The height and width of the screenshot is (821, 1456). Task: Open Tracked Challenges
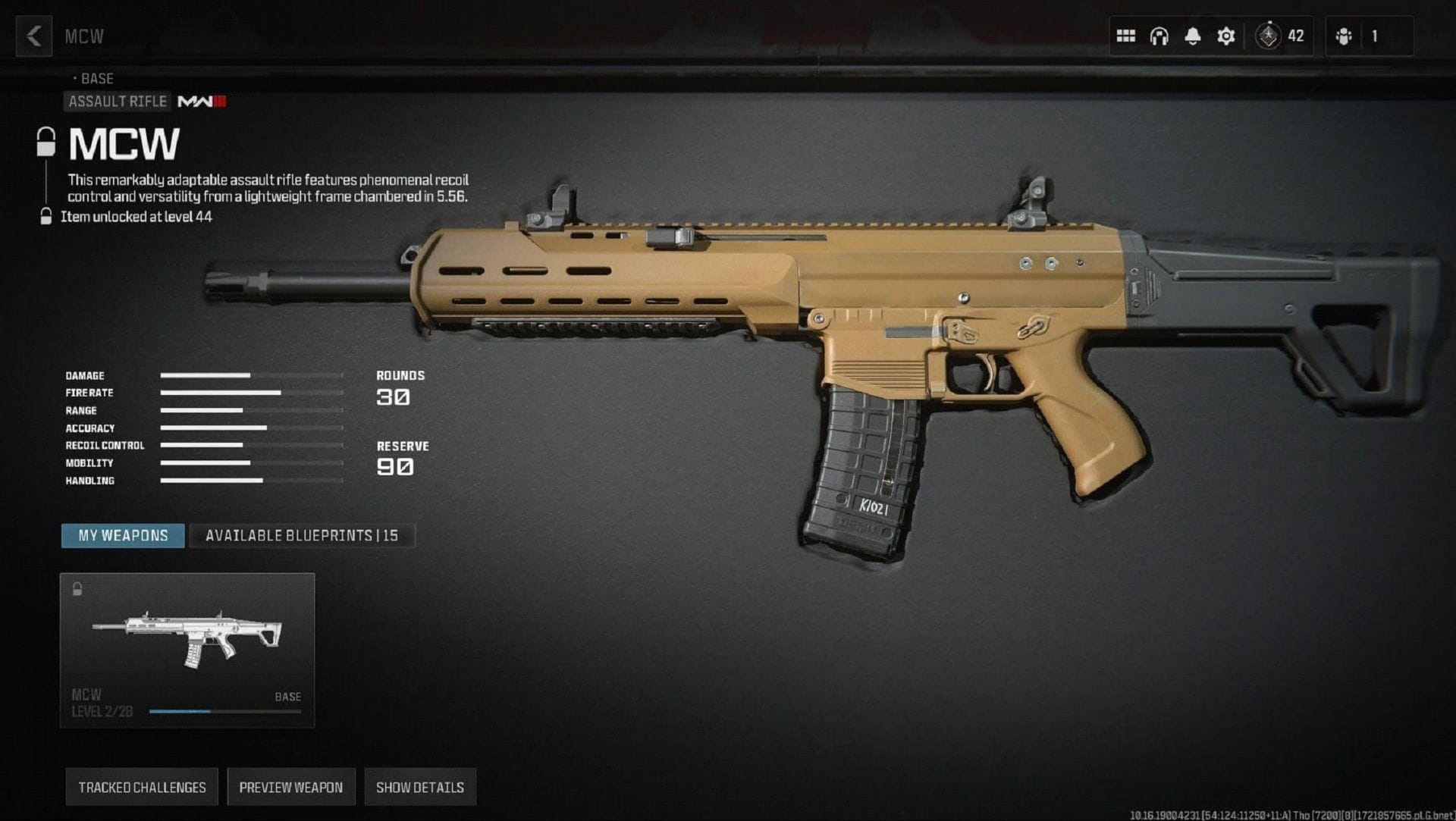point(141,787)
